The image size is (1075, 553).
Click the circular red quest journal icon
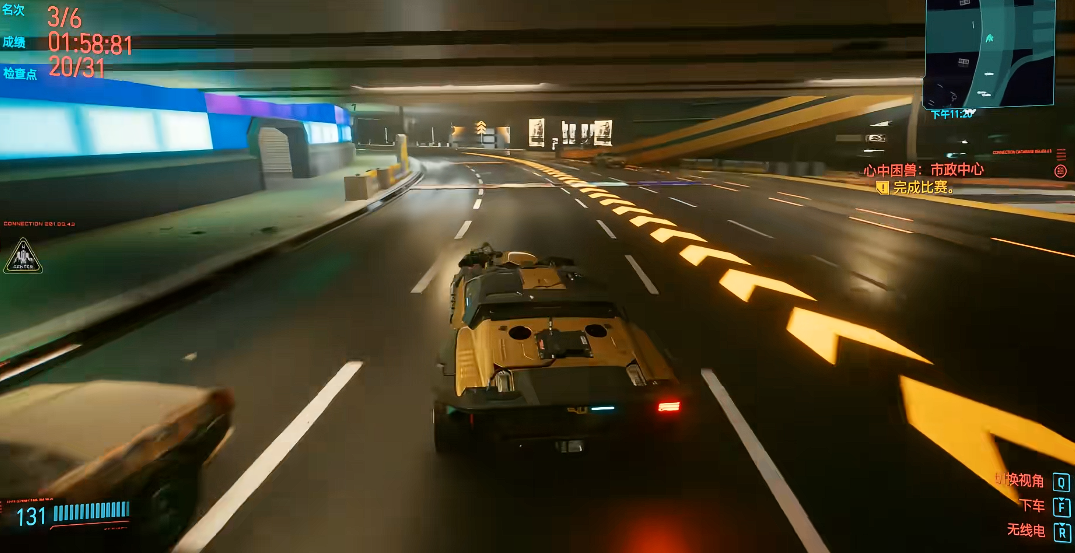tap(1060, 171)
